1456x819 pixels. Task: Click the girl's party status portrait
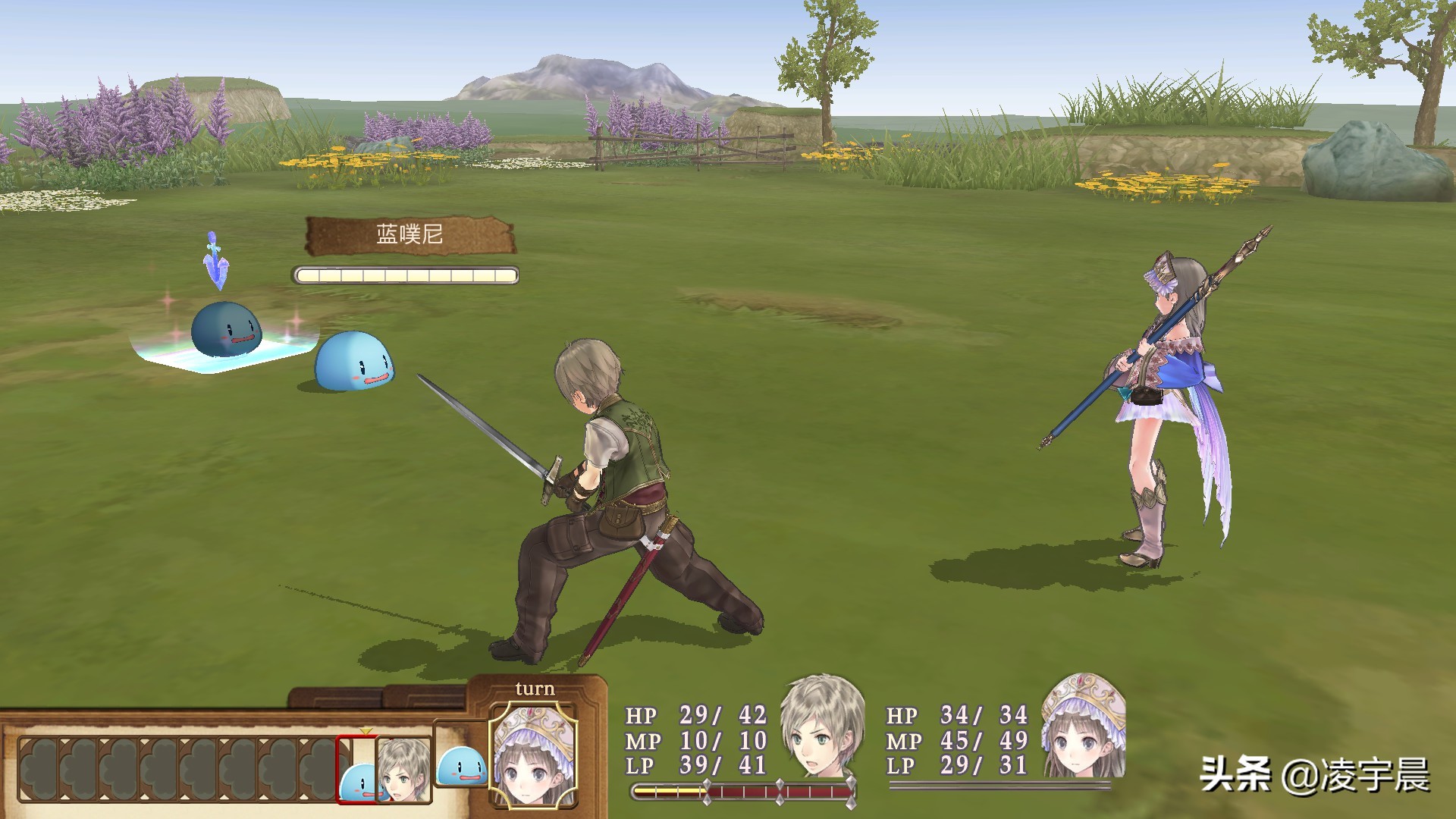click(x=1082, y=726)
